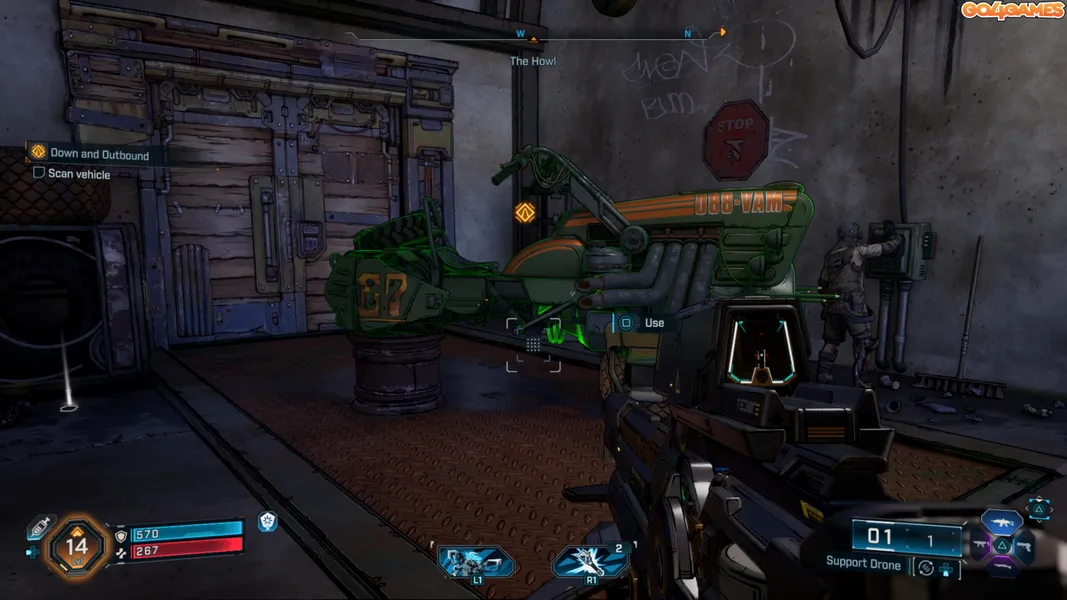
Task: Trigger the R1 ordnance ability
Action: point(591,562)
